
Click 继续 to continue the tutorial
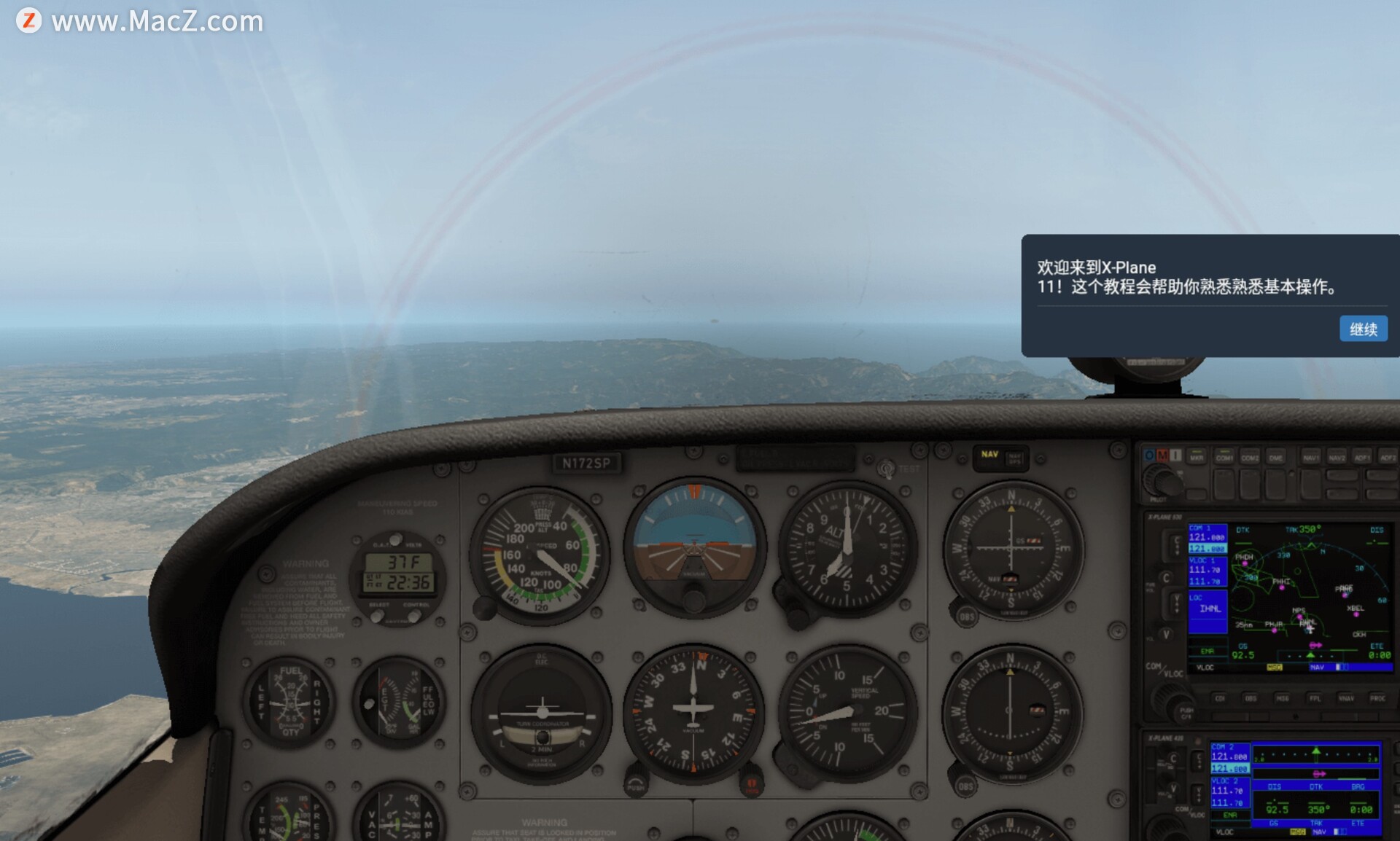pyautogui.click(x=1364, y=329)
